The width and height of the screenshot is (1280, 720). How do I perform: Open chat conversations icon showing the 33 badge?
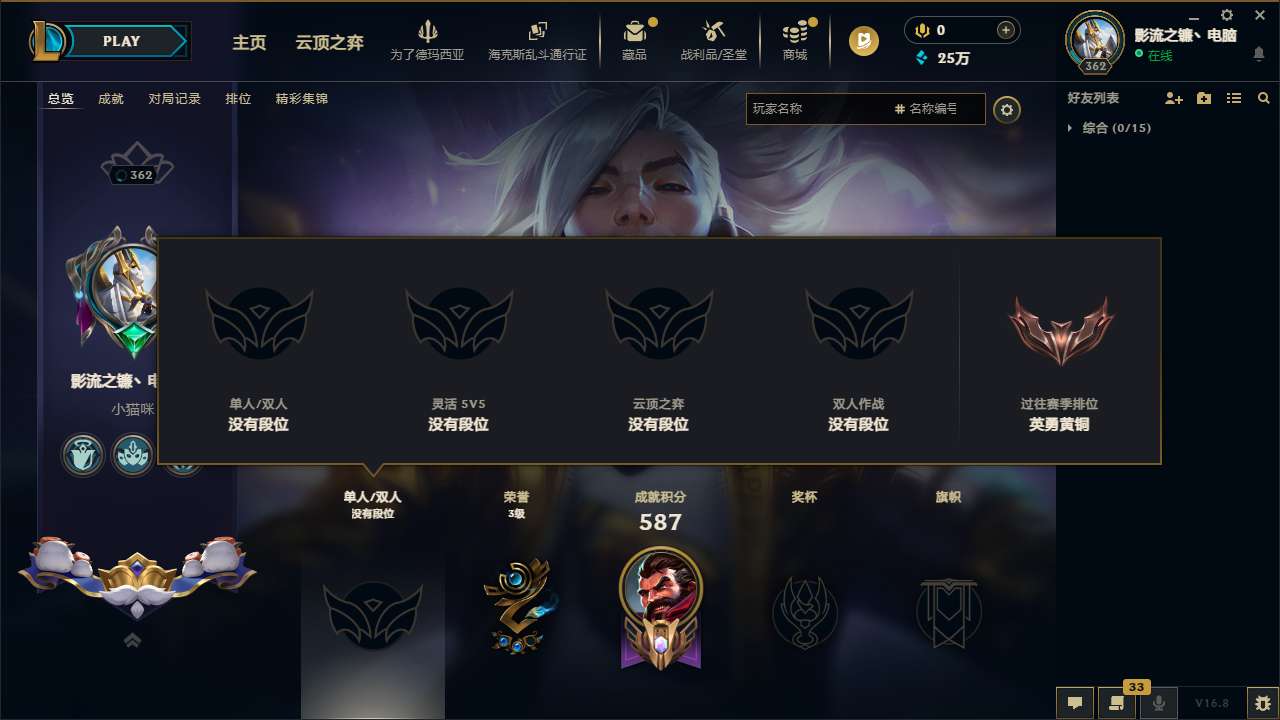(1117, 703)
